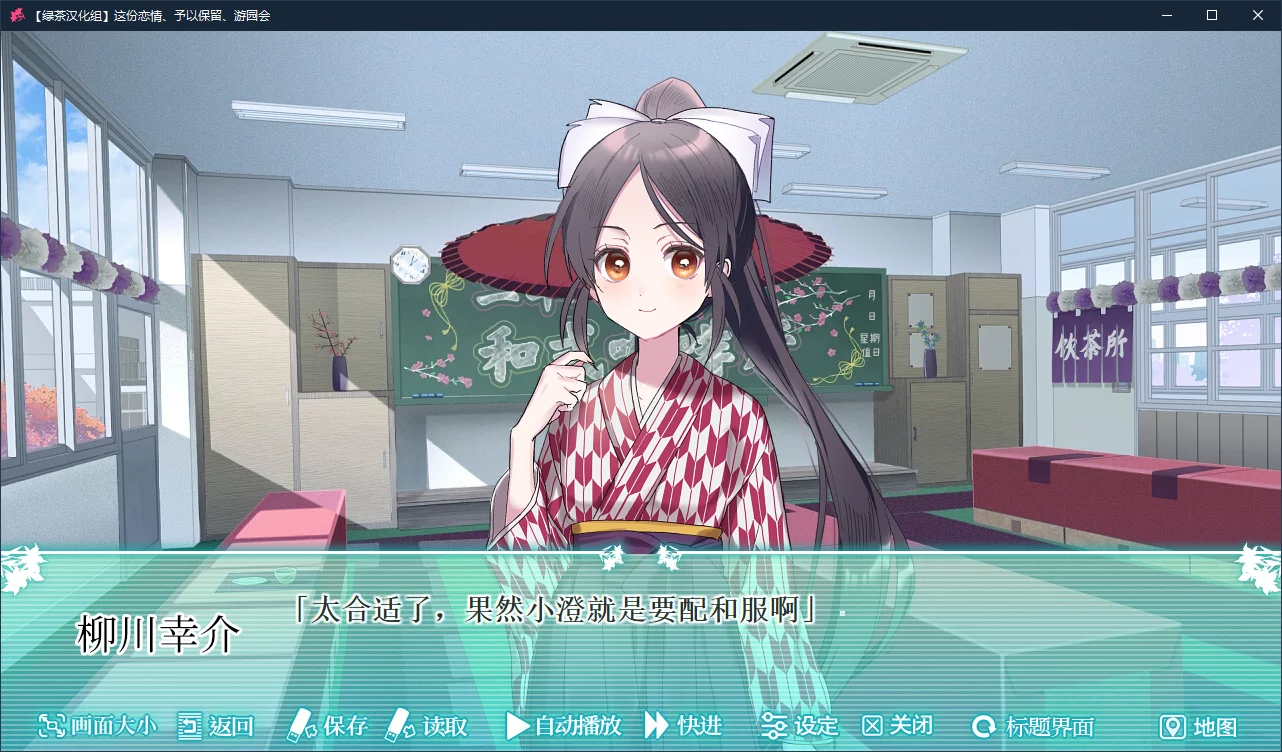This screenshot has width=1282, height=752.
Task: Open the 地图 map
Action: point(1198,727)
